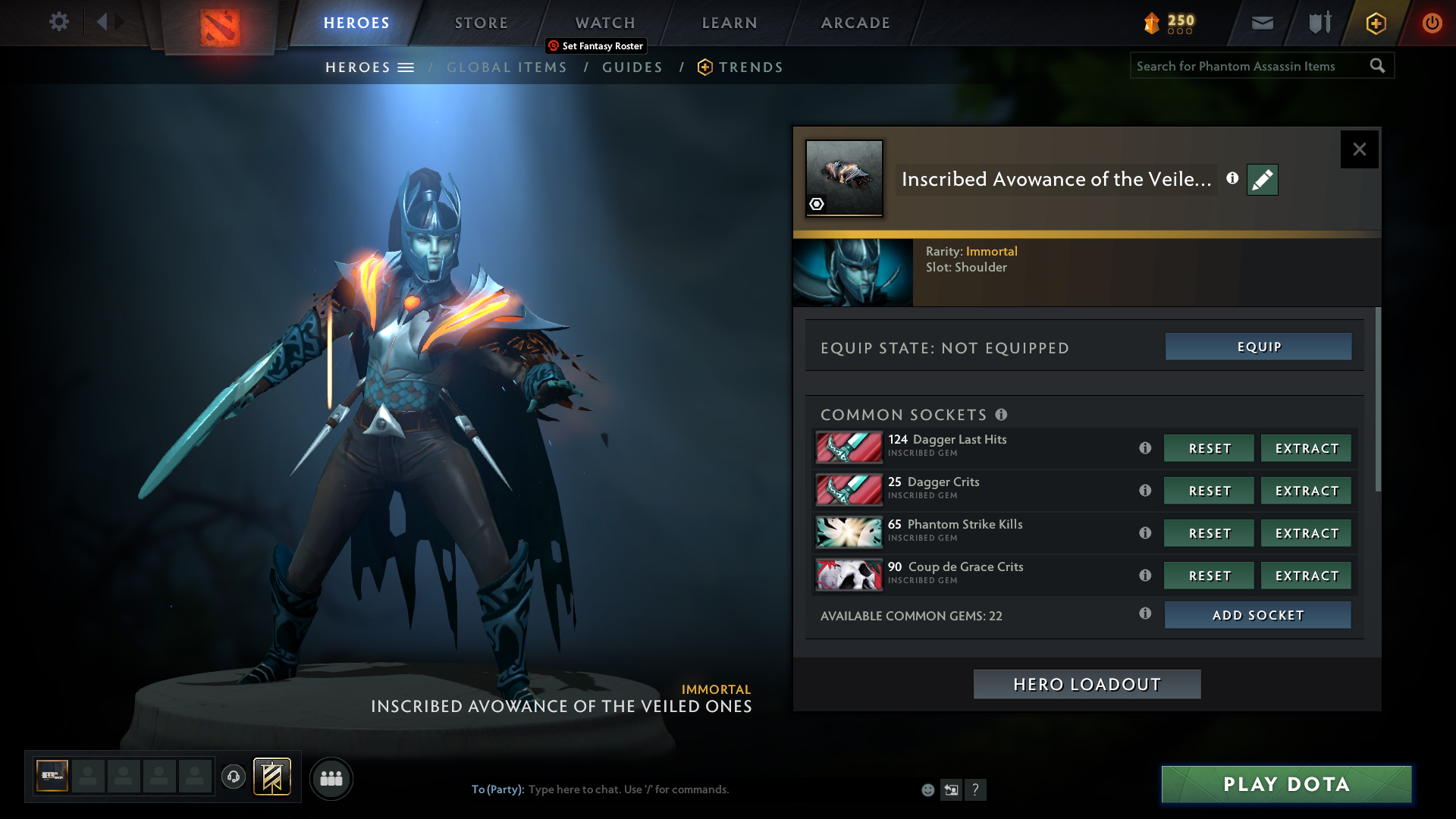Click the party chat input box
Image resolution: width=1456 pixels, height=819 pixels.
coord(682,789)
